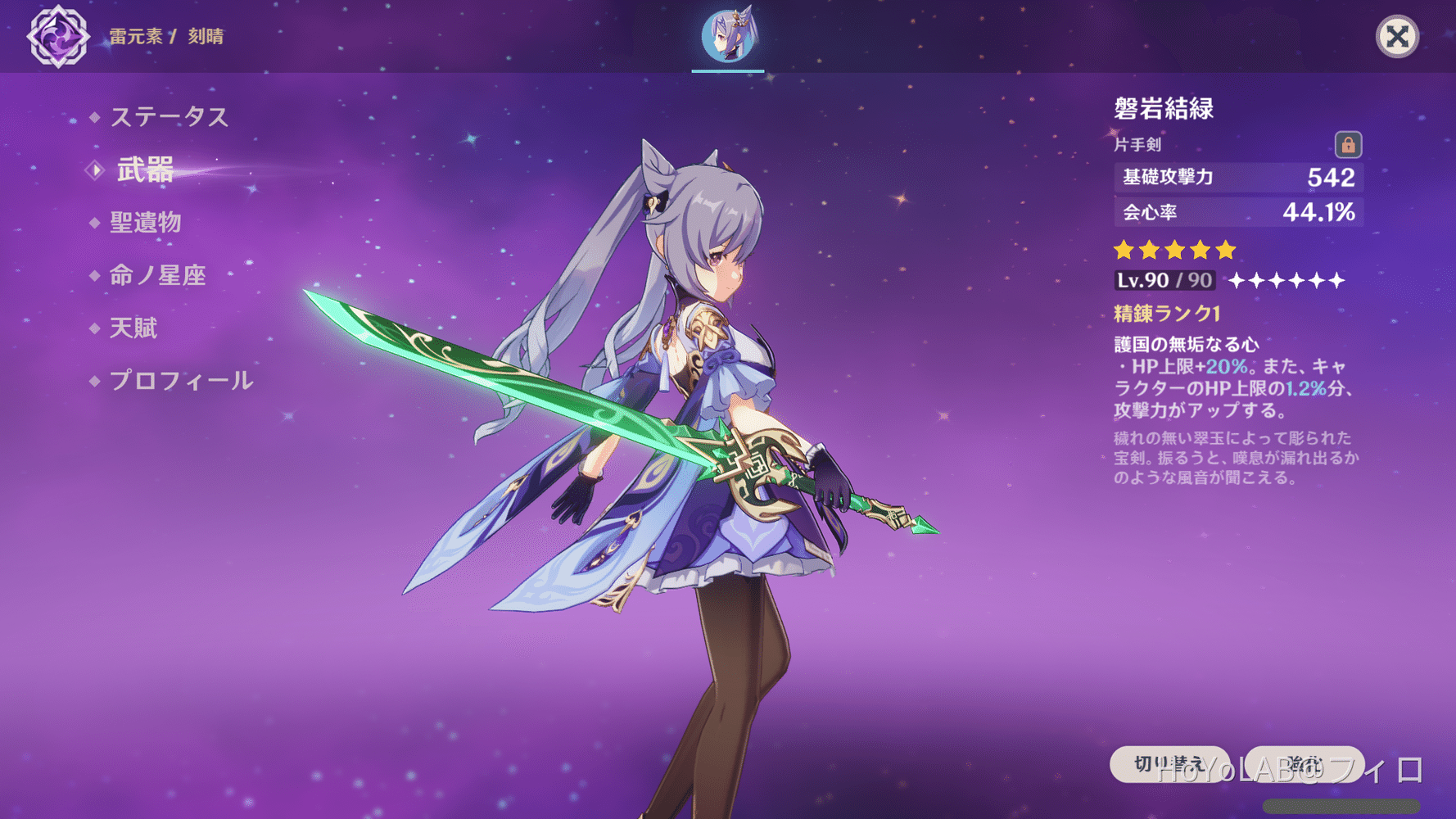Click the diamond marker next to ステータス
This screenshot has height=819, width=1456.
[95, 116]
